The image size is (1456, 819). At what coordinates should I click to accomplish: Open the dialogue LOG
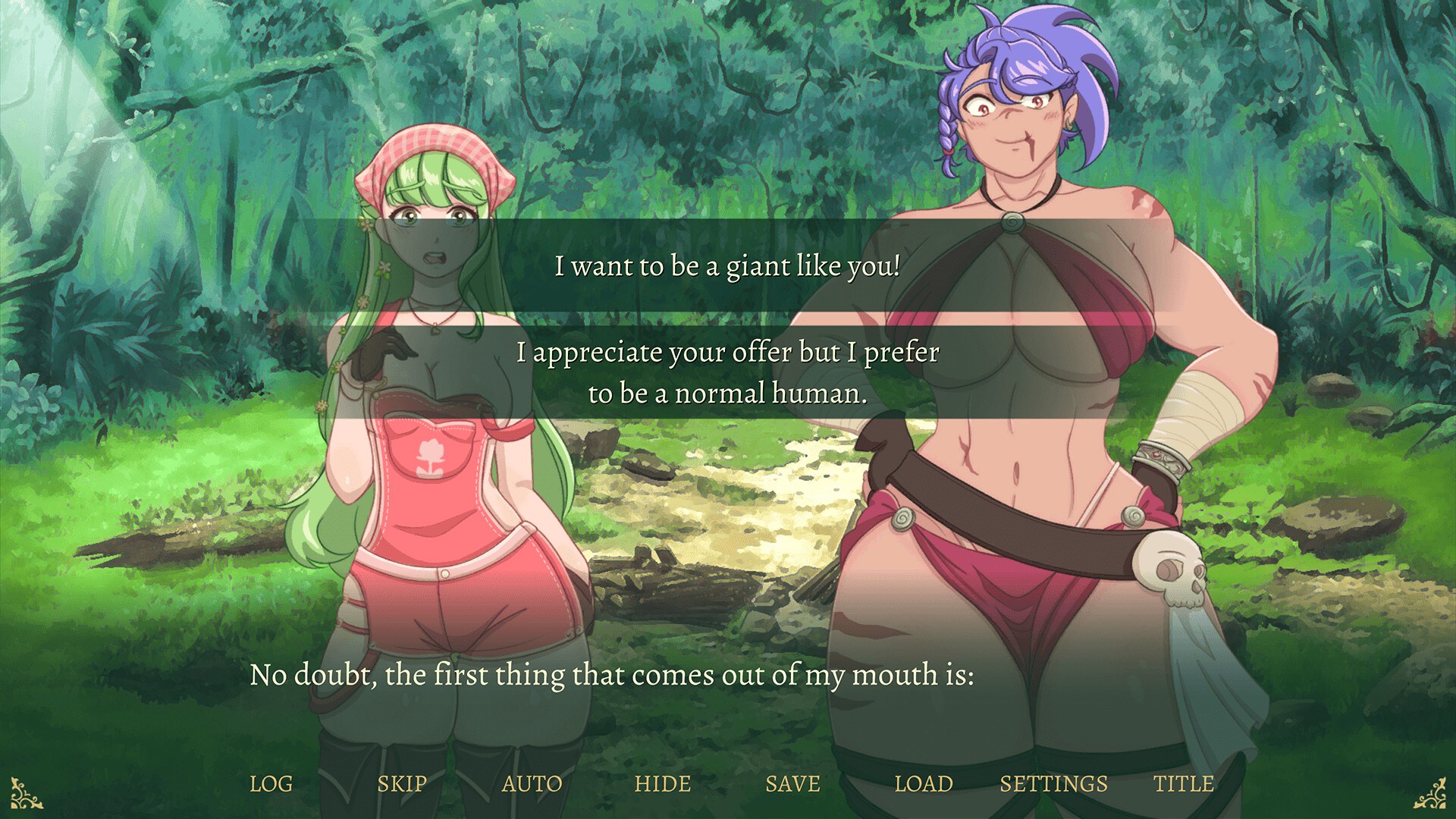[271, 783]
